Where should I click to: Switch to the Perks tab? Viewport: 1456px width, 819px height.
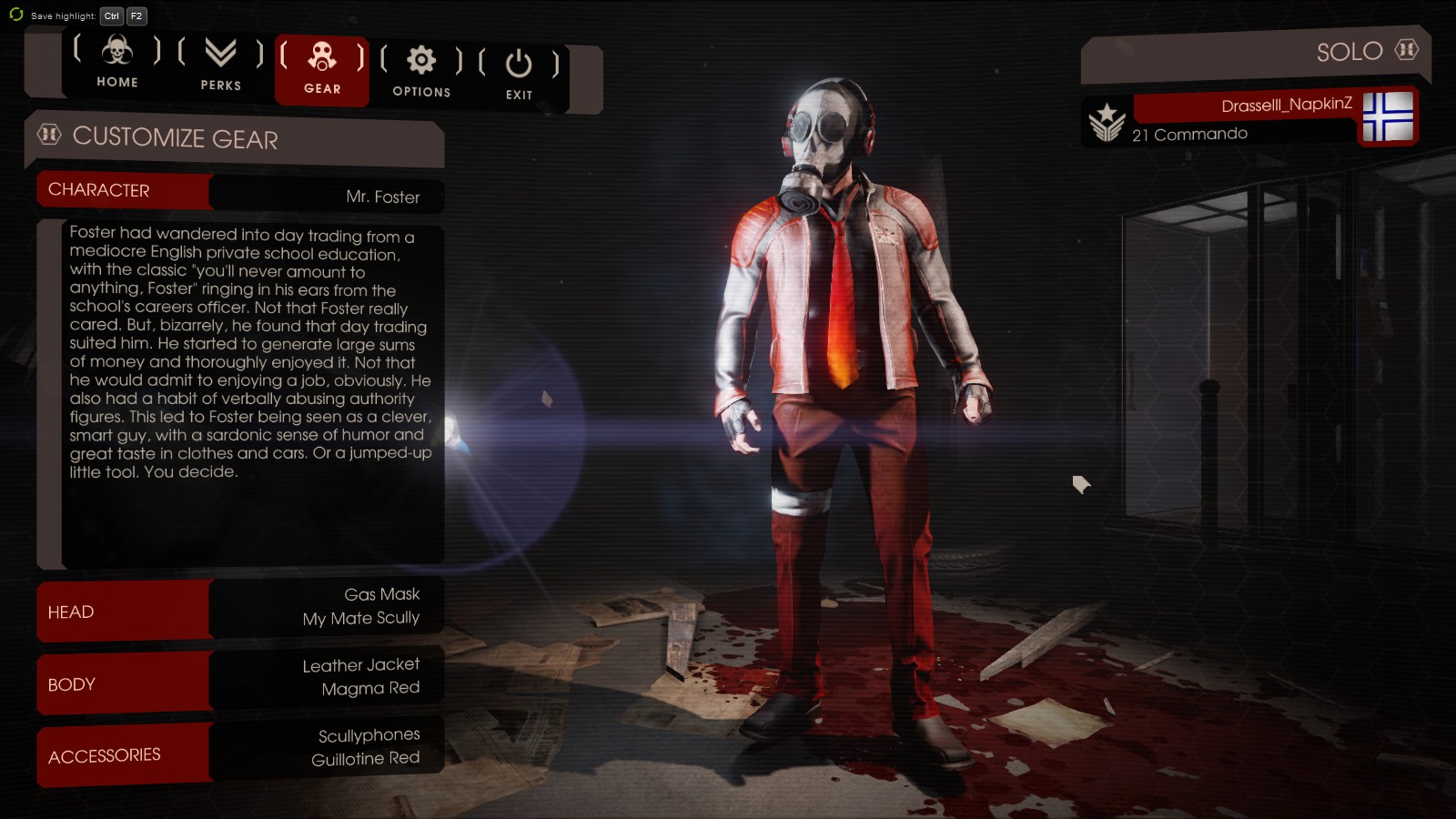pyautogui.click(x=221, y=64)
